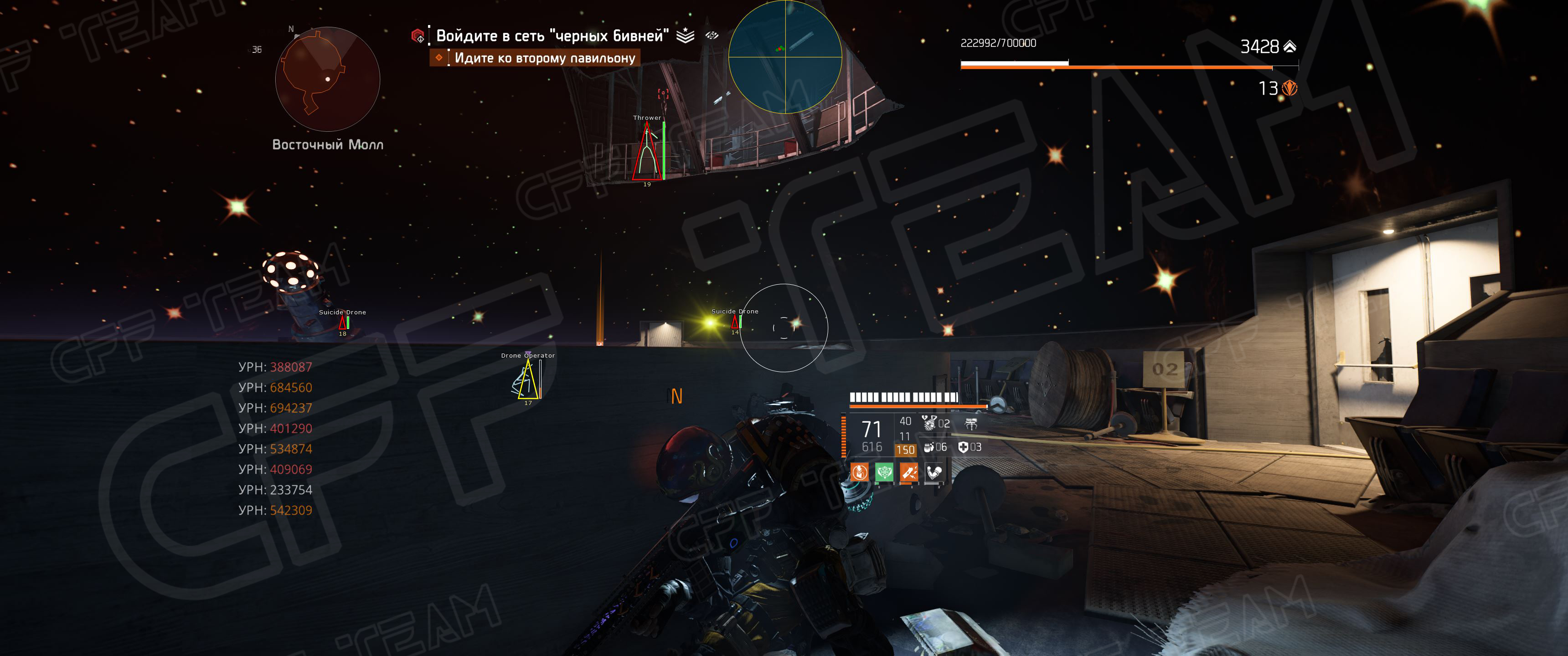Click the mission difficulty chevrons icon
This screenshot has height=656, width=1568.
[x=686, y=36]
